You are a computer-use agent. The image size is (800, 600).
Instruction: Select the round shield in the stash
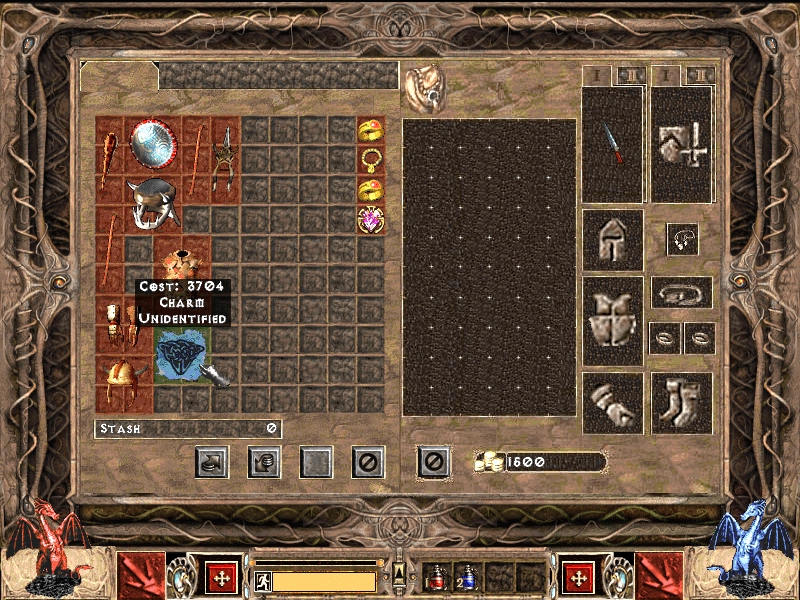pos(154,145)
